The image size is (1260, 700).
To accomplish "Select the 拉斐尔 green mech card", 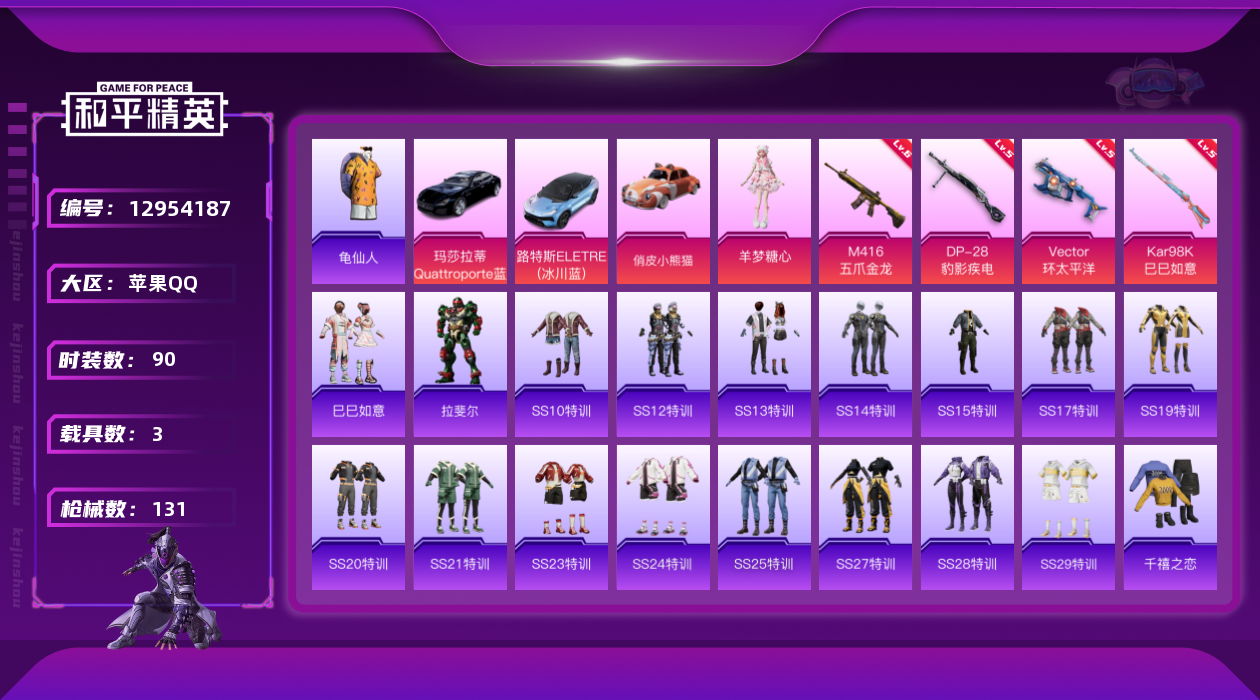I will 460,364.
